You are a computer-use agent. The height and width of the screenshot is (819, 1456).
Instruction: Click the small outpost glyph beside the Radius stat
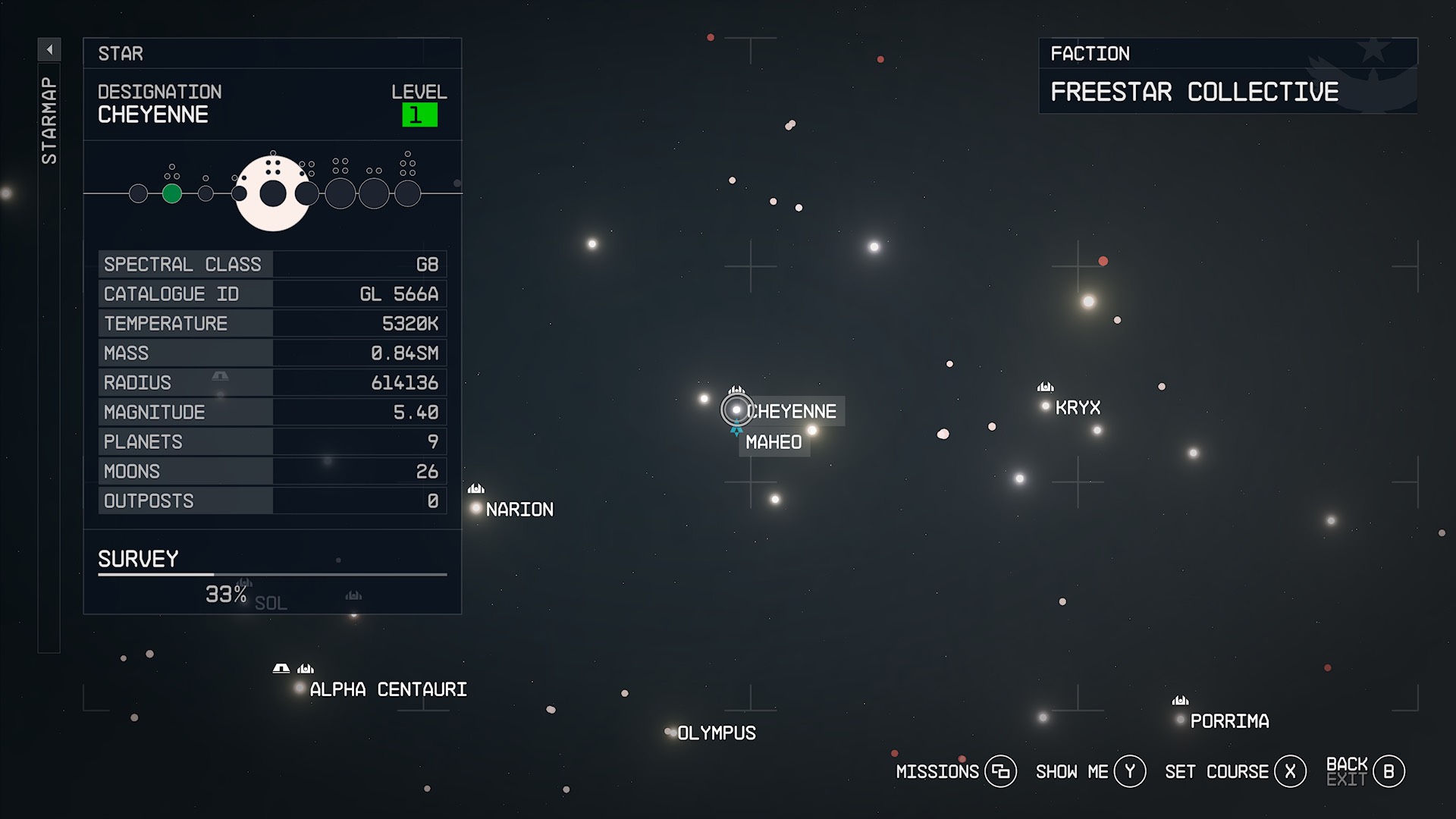219,375
